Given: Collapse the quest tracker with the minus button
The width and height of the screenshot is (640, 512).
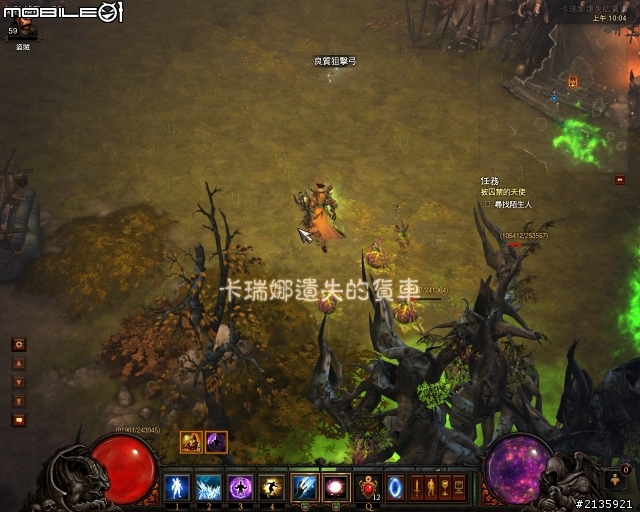Looking at the screenshot, I should [621, 179].
